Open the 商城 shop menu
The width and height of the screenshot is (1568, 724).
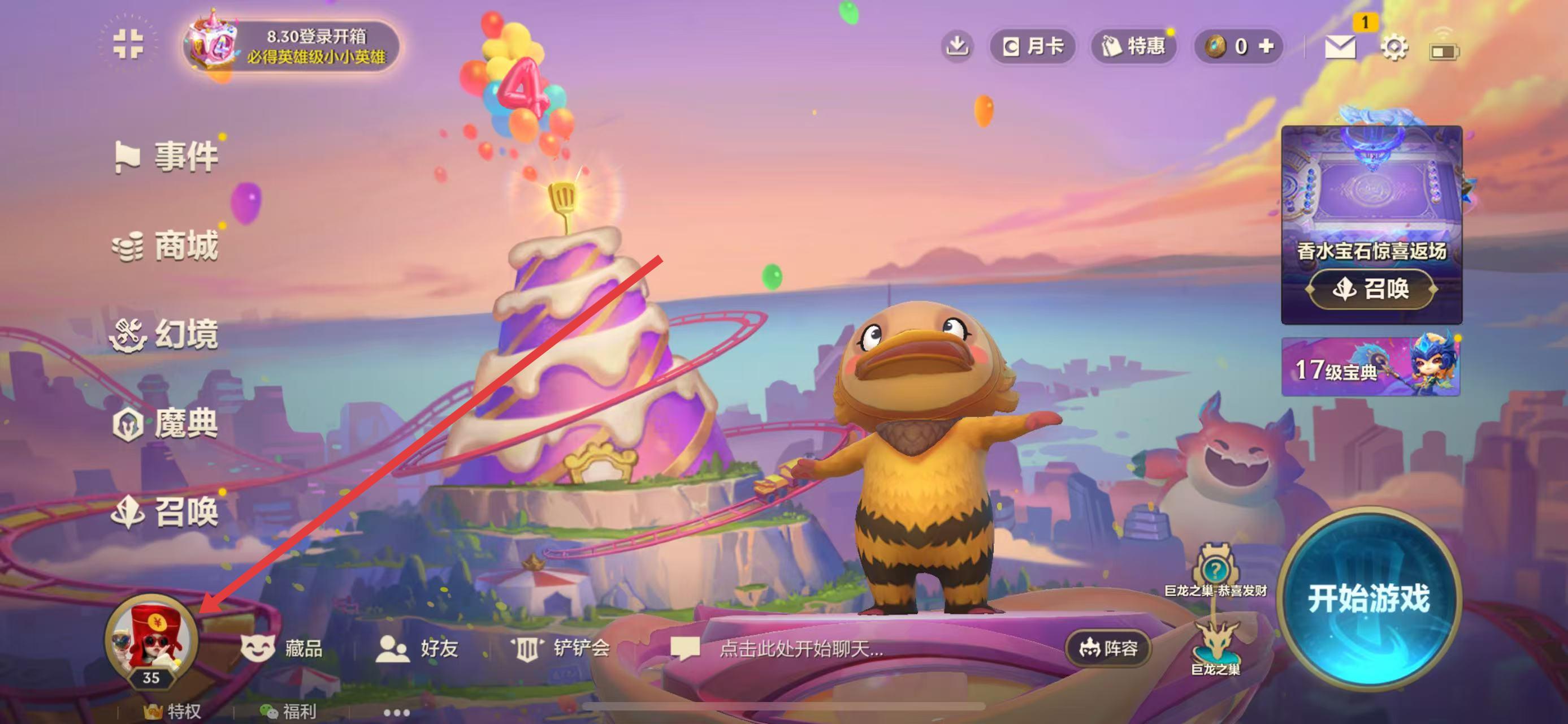166,246
